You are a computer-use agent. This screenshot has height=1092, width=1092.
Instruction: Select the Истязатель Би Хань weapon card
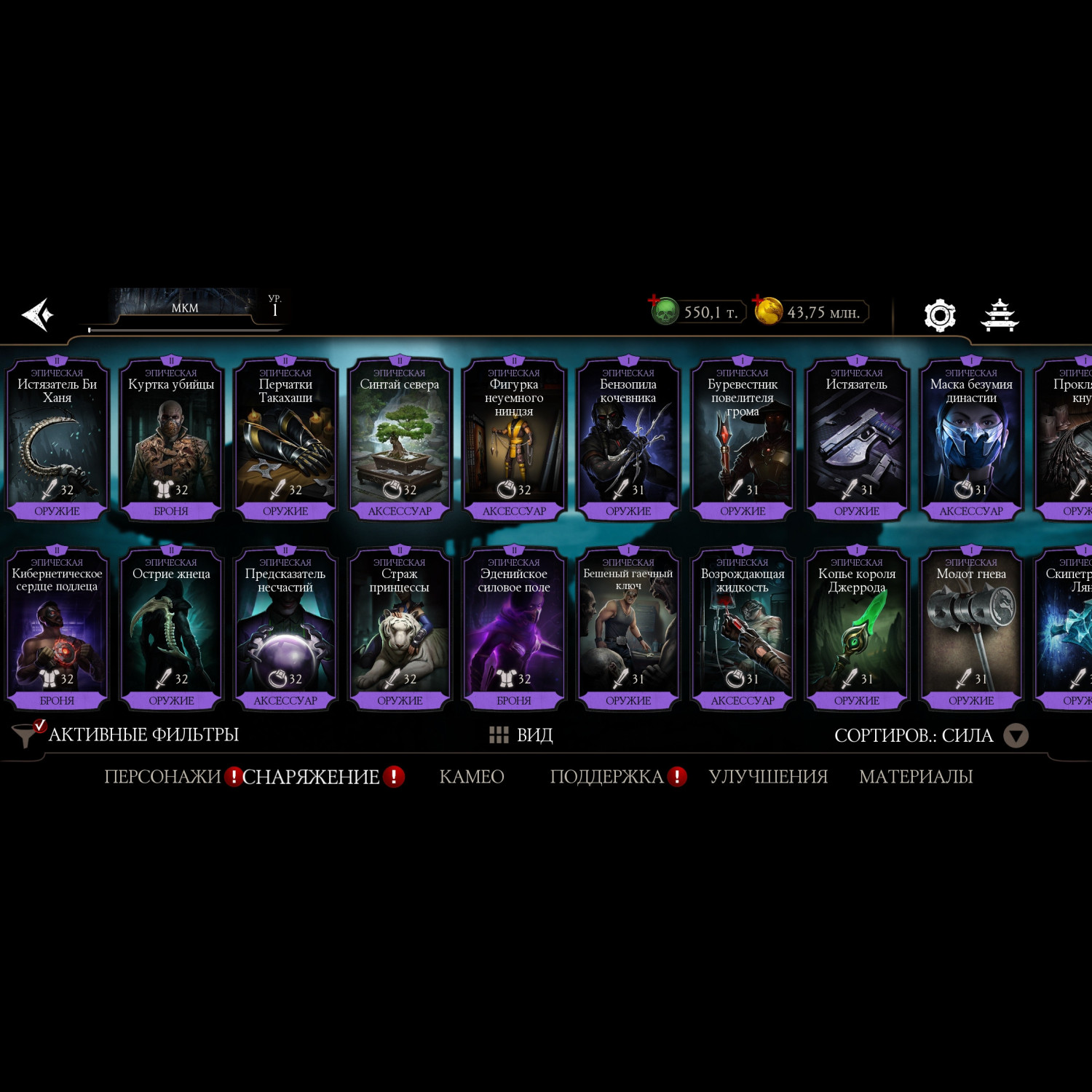point(57,438)
